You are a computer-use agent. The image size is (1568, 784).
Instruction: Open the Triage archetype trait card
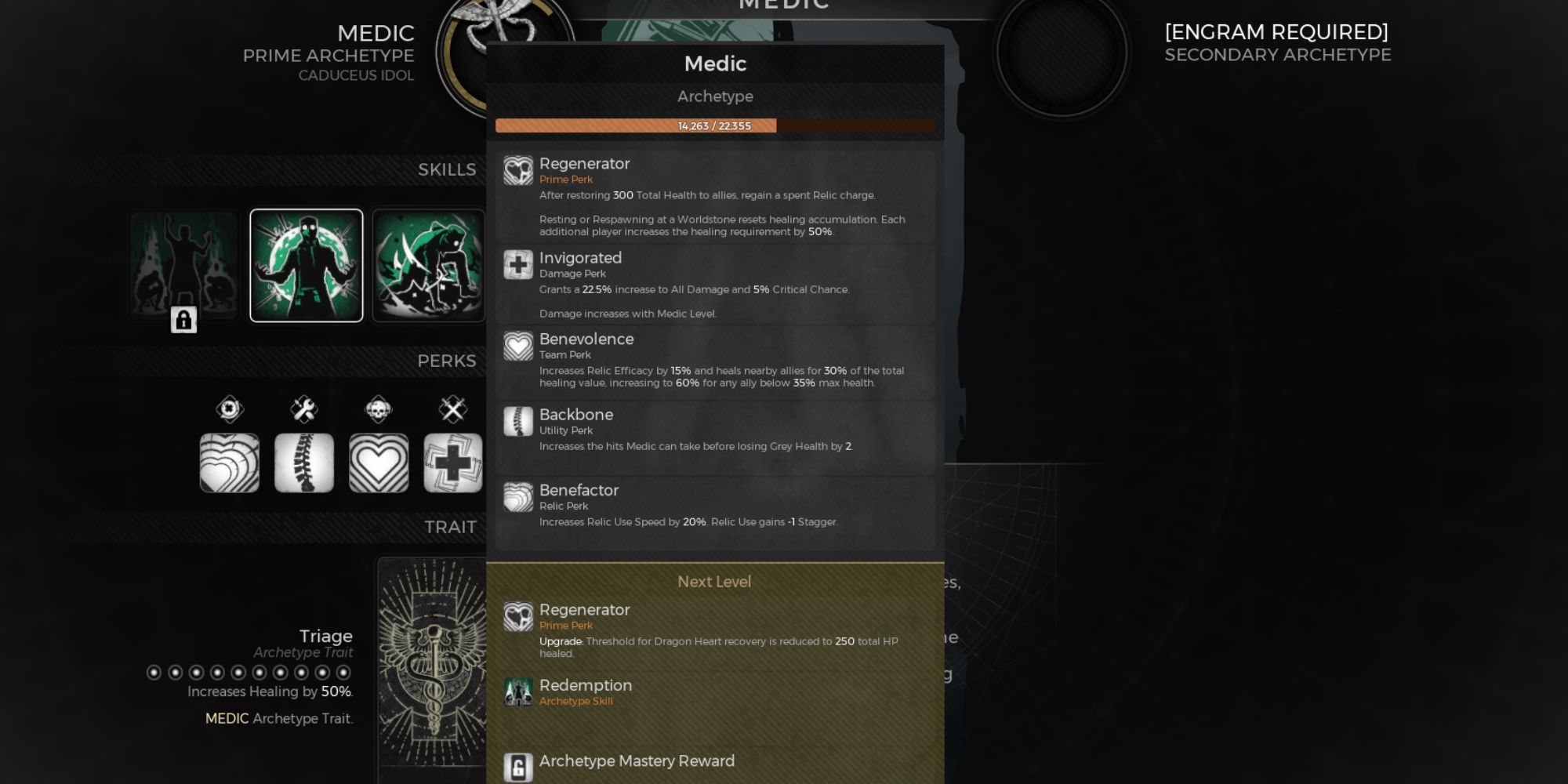click(431, 666)
